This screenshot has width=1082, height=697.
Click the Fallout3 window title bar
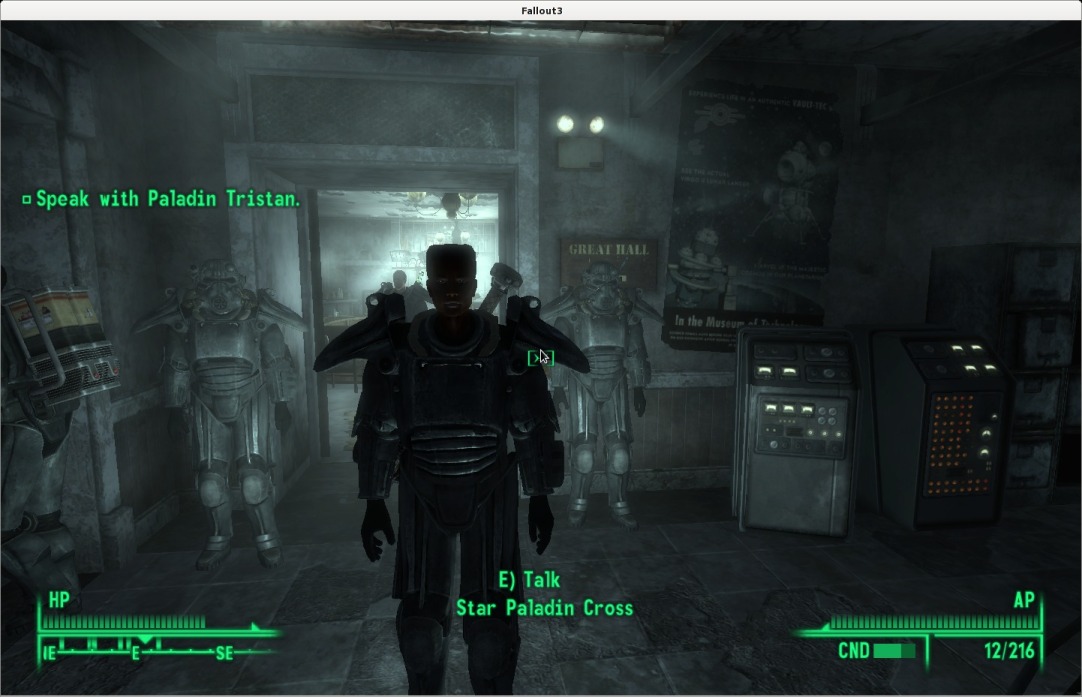[x=541, y=10]
